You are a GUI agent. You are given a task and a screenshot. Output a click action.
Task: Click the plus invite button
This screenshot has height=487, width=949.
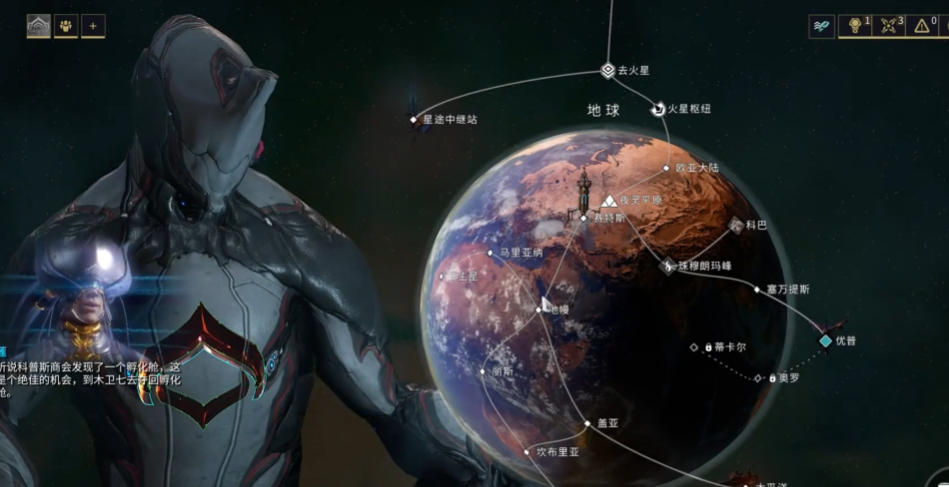pos(94,26)
